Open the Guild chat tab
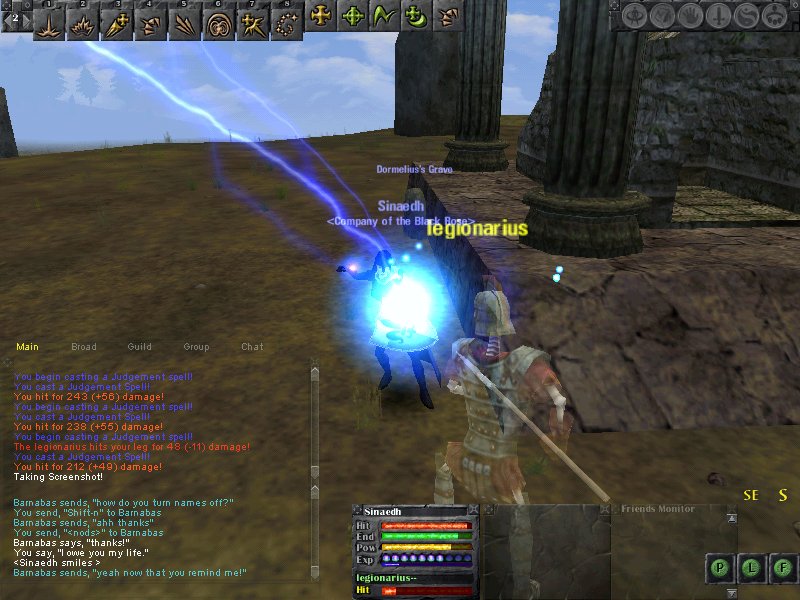The image size is (800, 600). (x=140, y=347)
